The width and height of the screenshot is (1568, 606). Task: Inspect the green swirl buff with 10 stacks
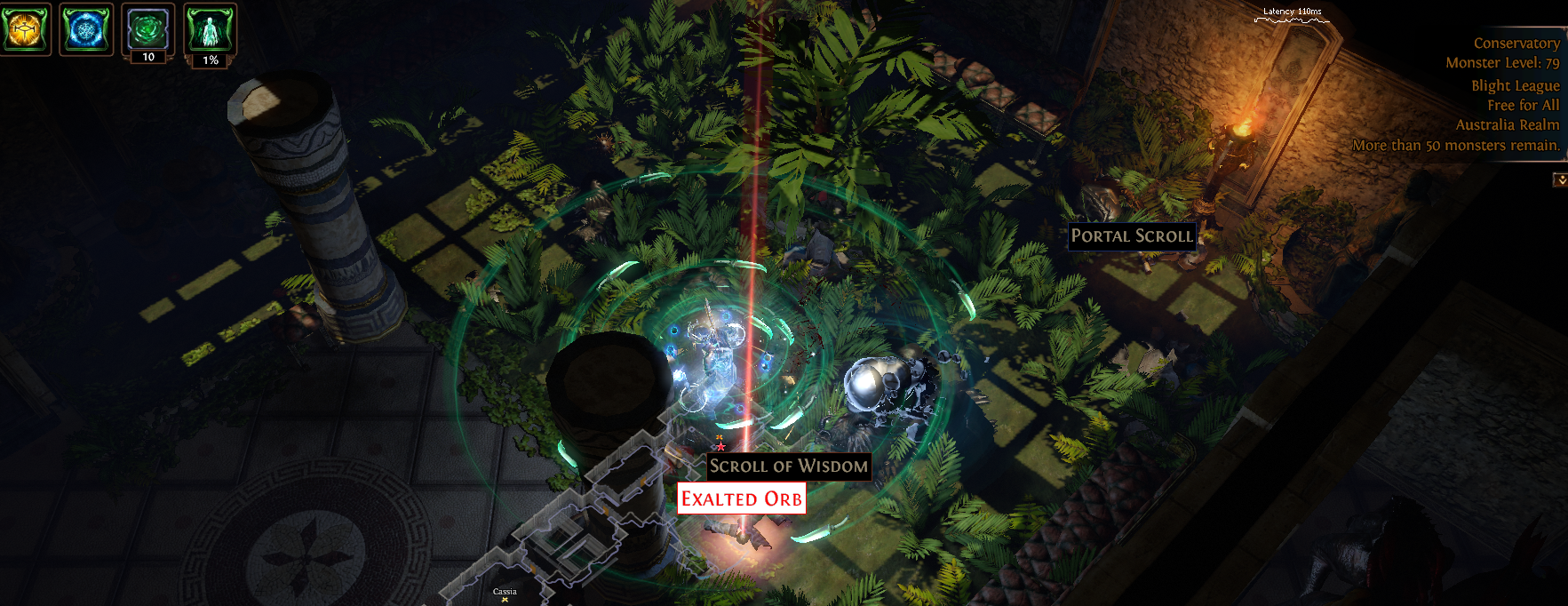[147, 29]
